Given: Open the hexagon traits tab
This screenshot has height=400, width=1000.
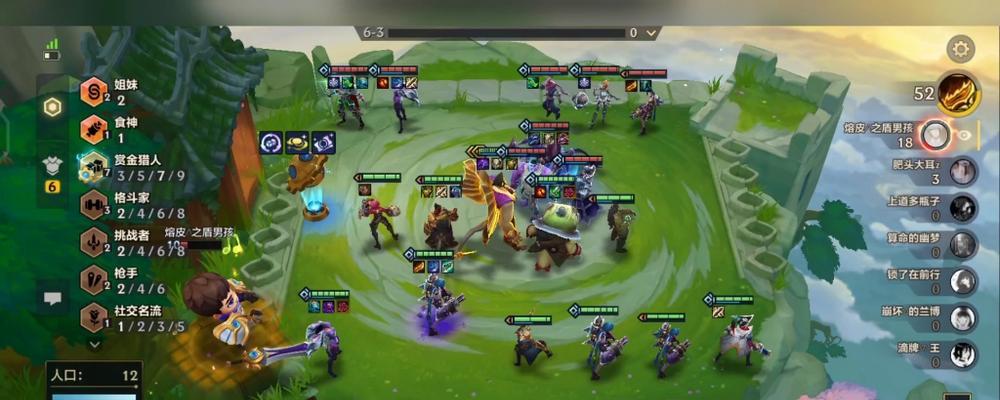Looking at the screenshot, I should (x=52, y=107).
